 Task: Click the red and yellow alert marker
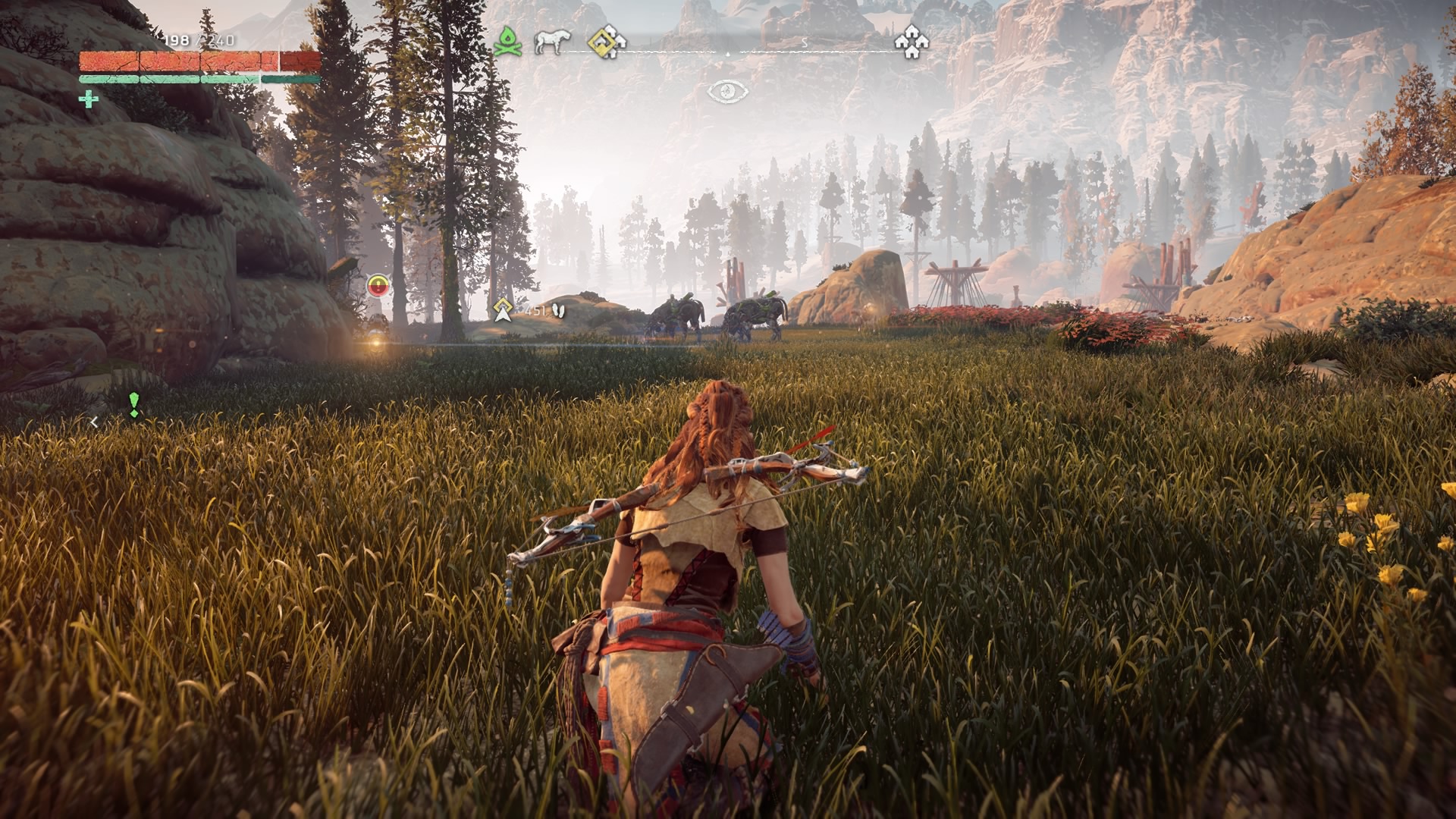pos(378,286)
